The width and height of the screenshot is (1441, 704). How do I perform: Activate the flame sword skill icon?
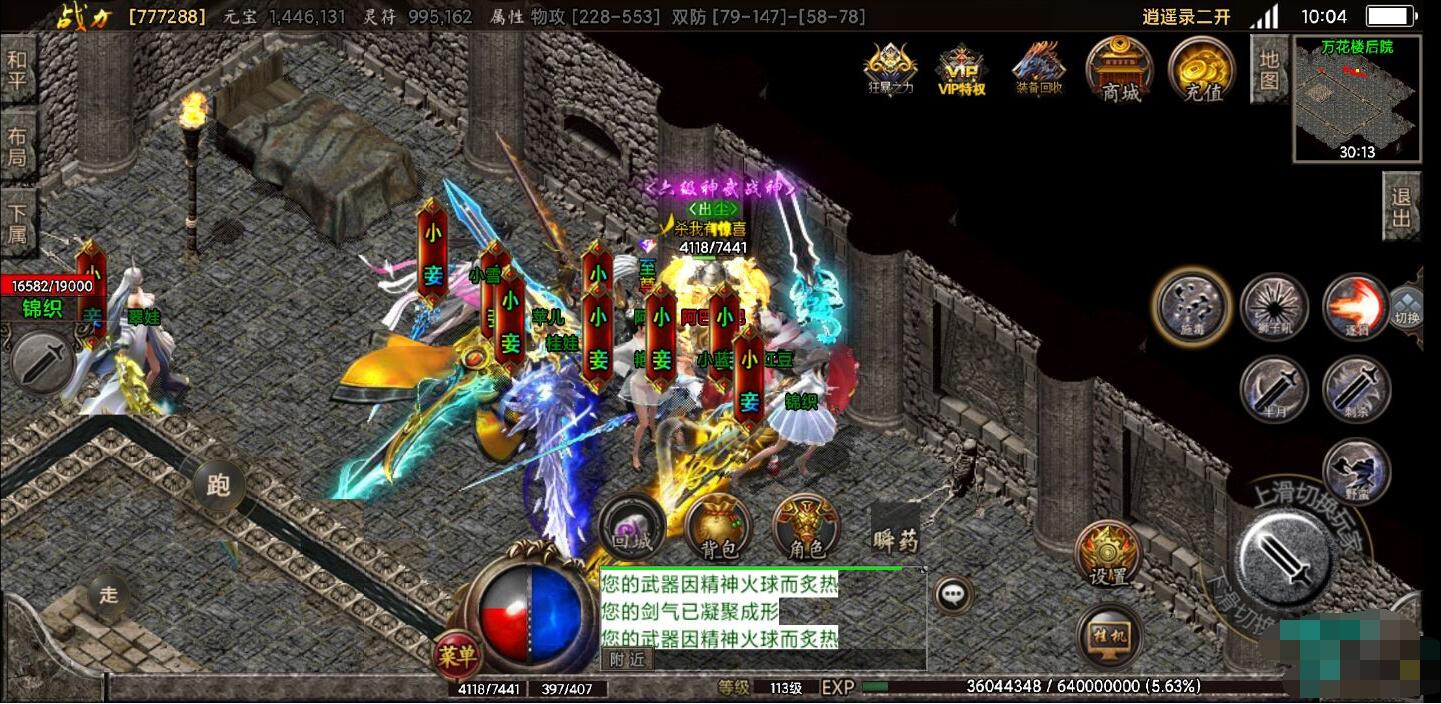coord(1355,307)
